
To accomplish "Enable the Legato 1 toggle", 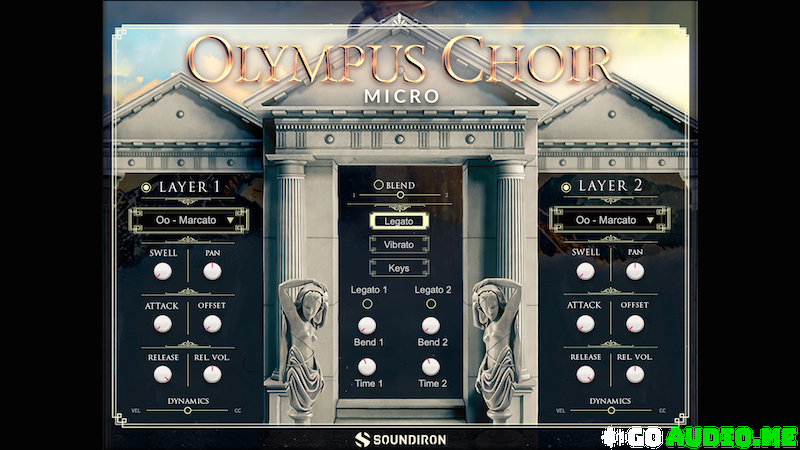I will (x=367, y=304).
